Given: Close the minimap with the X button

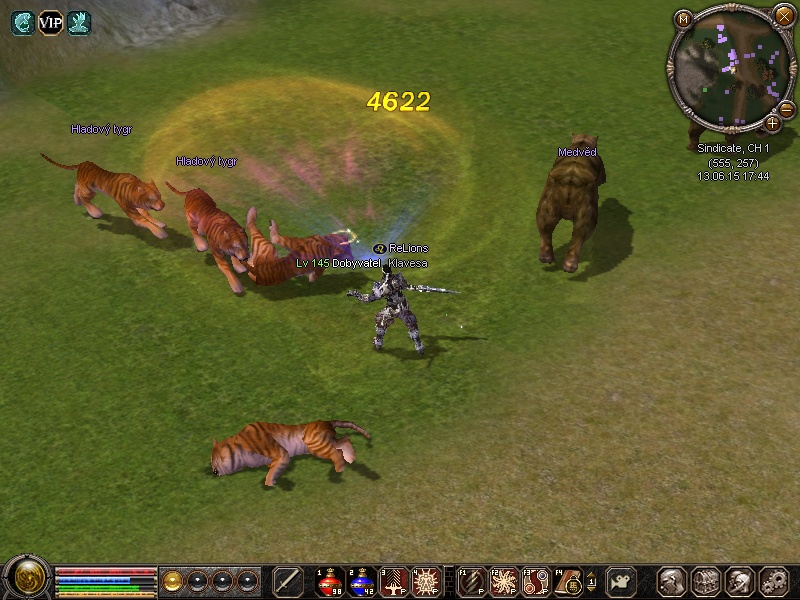Looking at the screenshot, I should [x=784, y=15].
